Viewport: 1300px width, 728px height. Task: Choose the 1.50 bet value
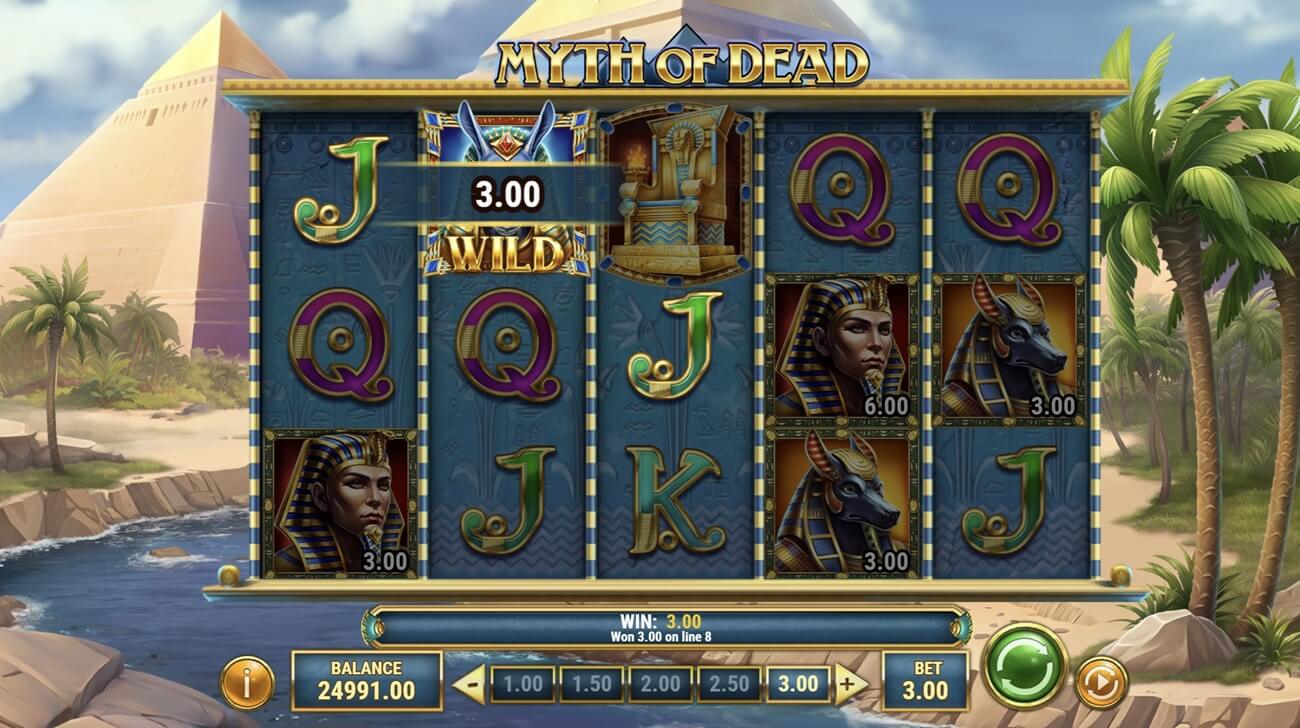point(591,685)
